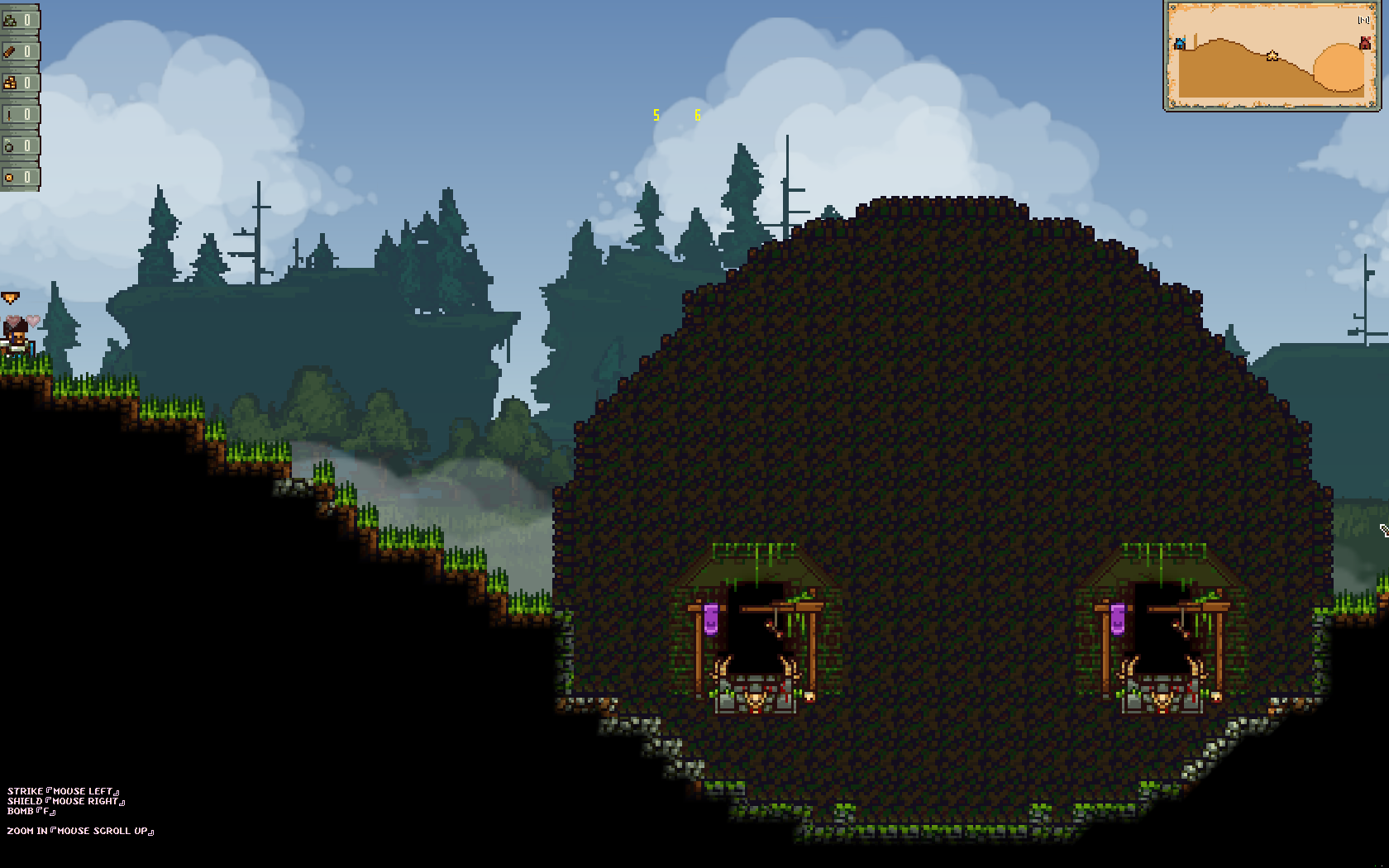Select the bomb item slot

[19, 145]
